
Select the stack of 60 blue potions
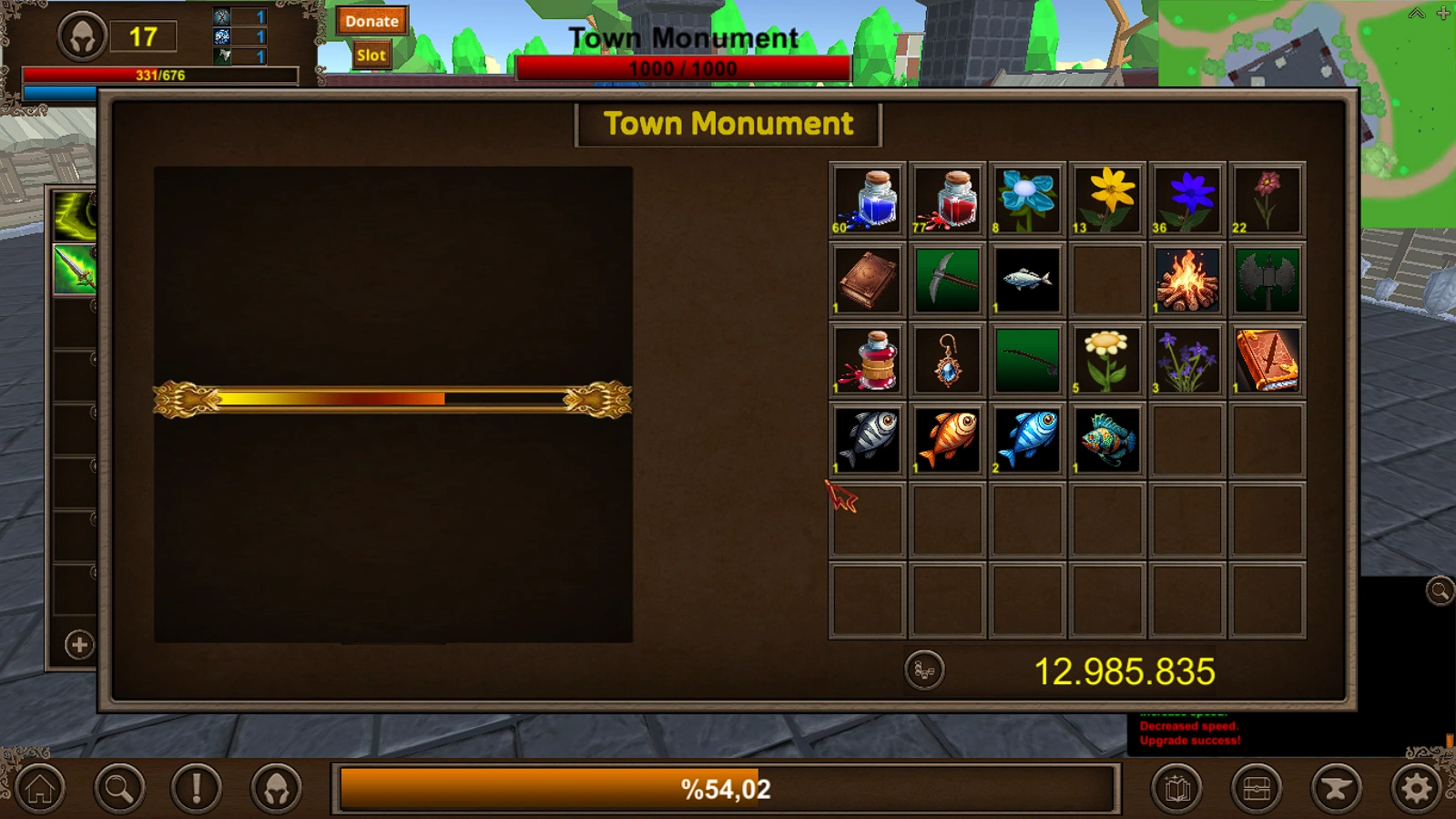[866, 197]
